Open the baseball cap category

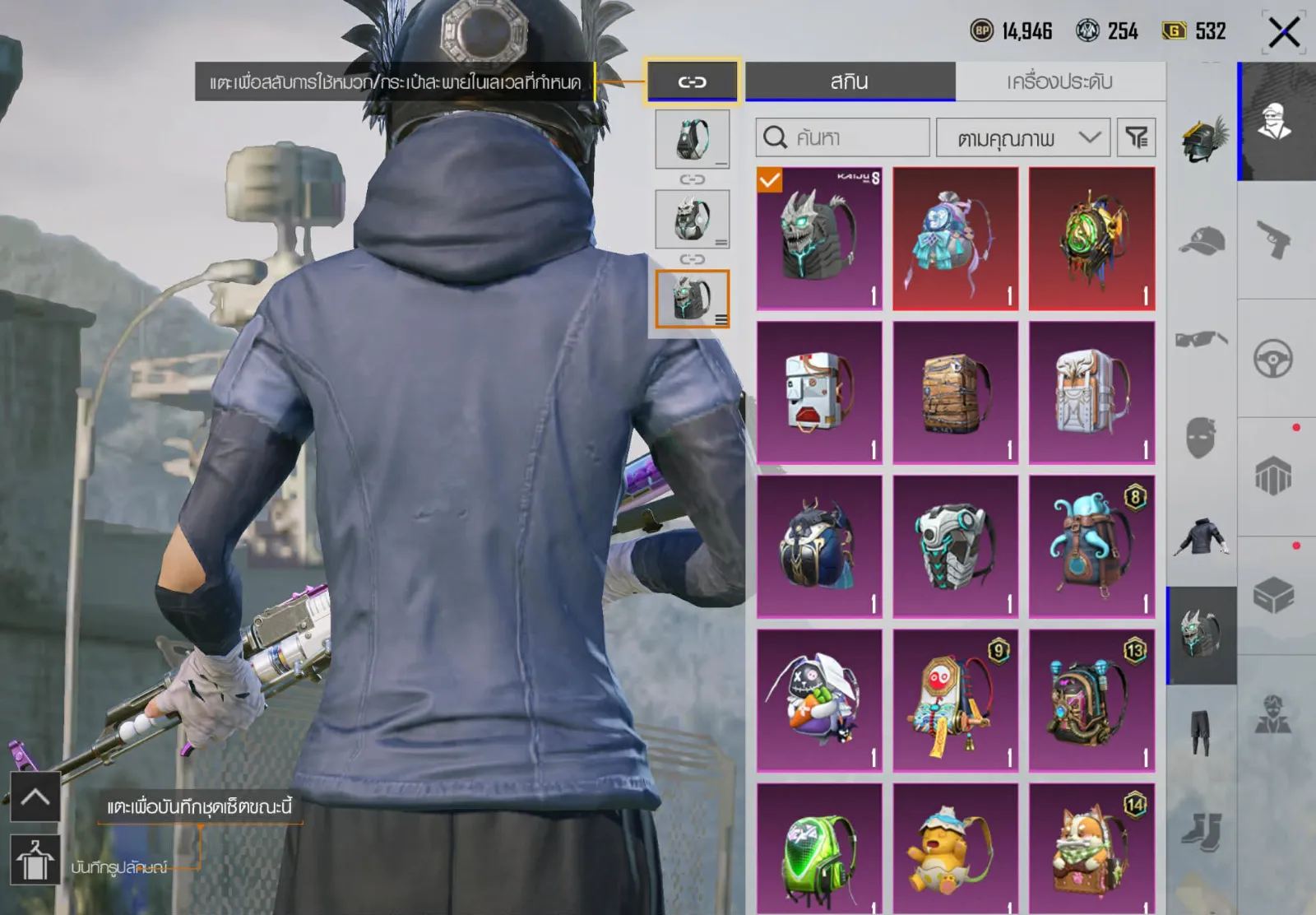coord(1202,240)
